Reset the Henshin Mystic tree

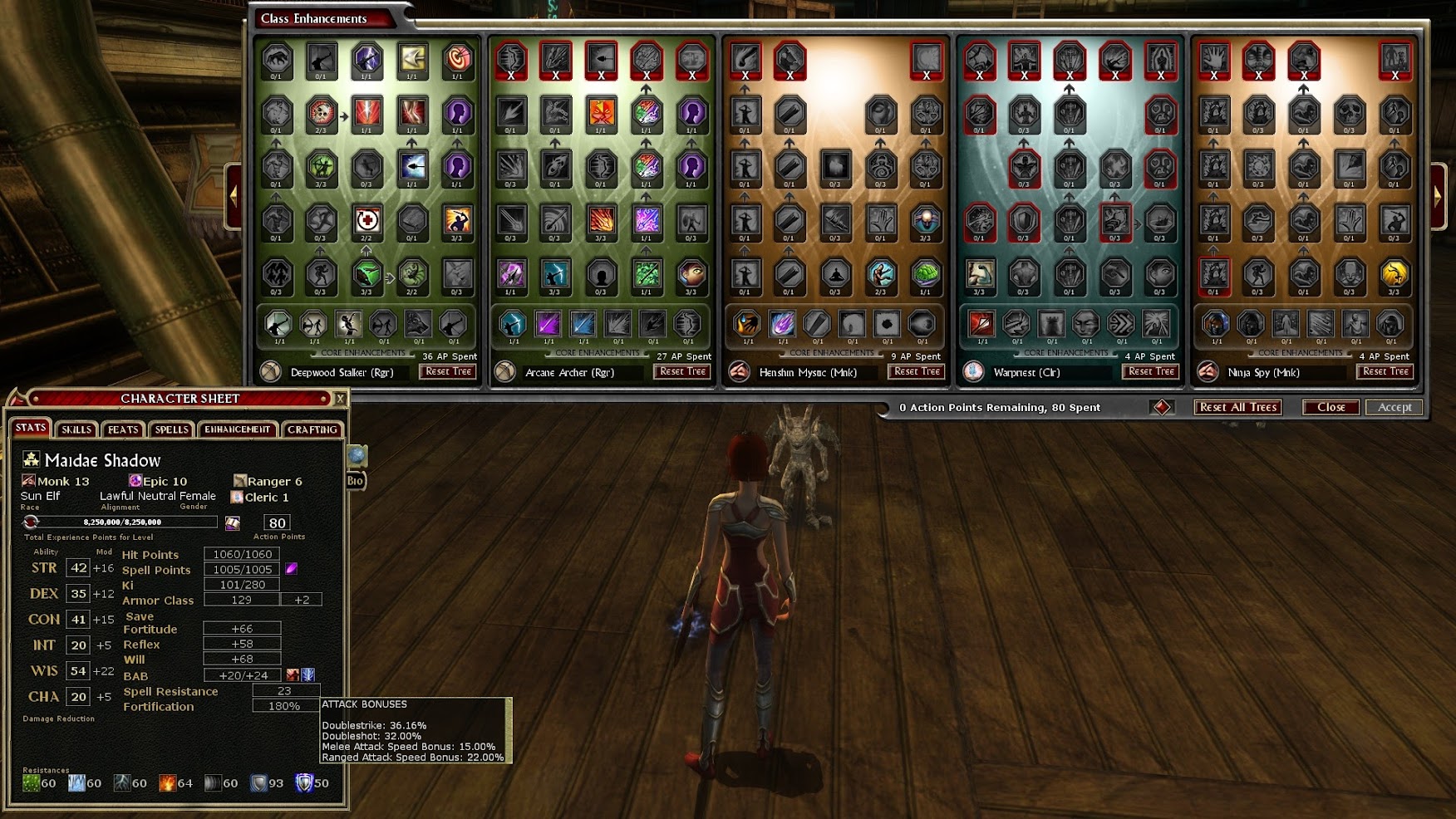pyautogui.click(x=917, y=372)
